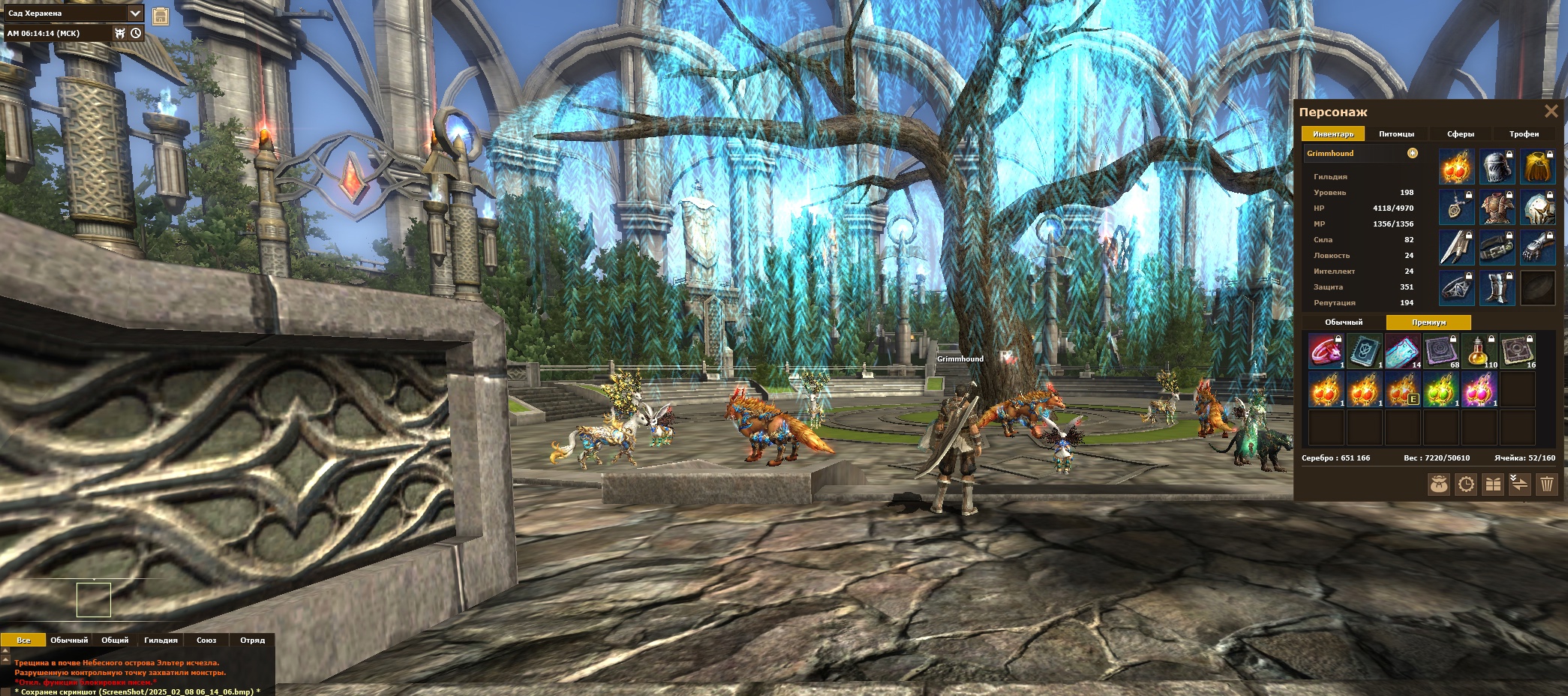
Task: Click the equipped gauntlets slot
Action: (x=1537, y=247)
